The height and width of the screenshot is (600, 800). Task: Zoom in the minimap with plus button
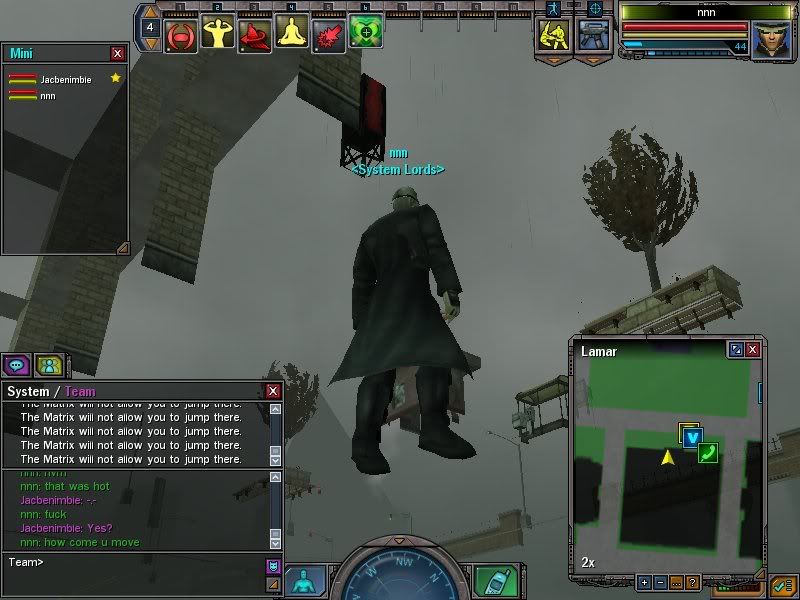pyautogui.click(x=644, y=582)
